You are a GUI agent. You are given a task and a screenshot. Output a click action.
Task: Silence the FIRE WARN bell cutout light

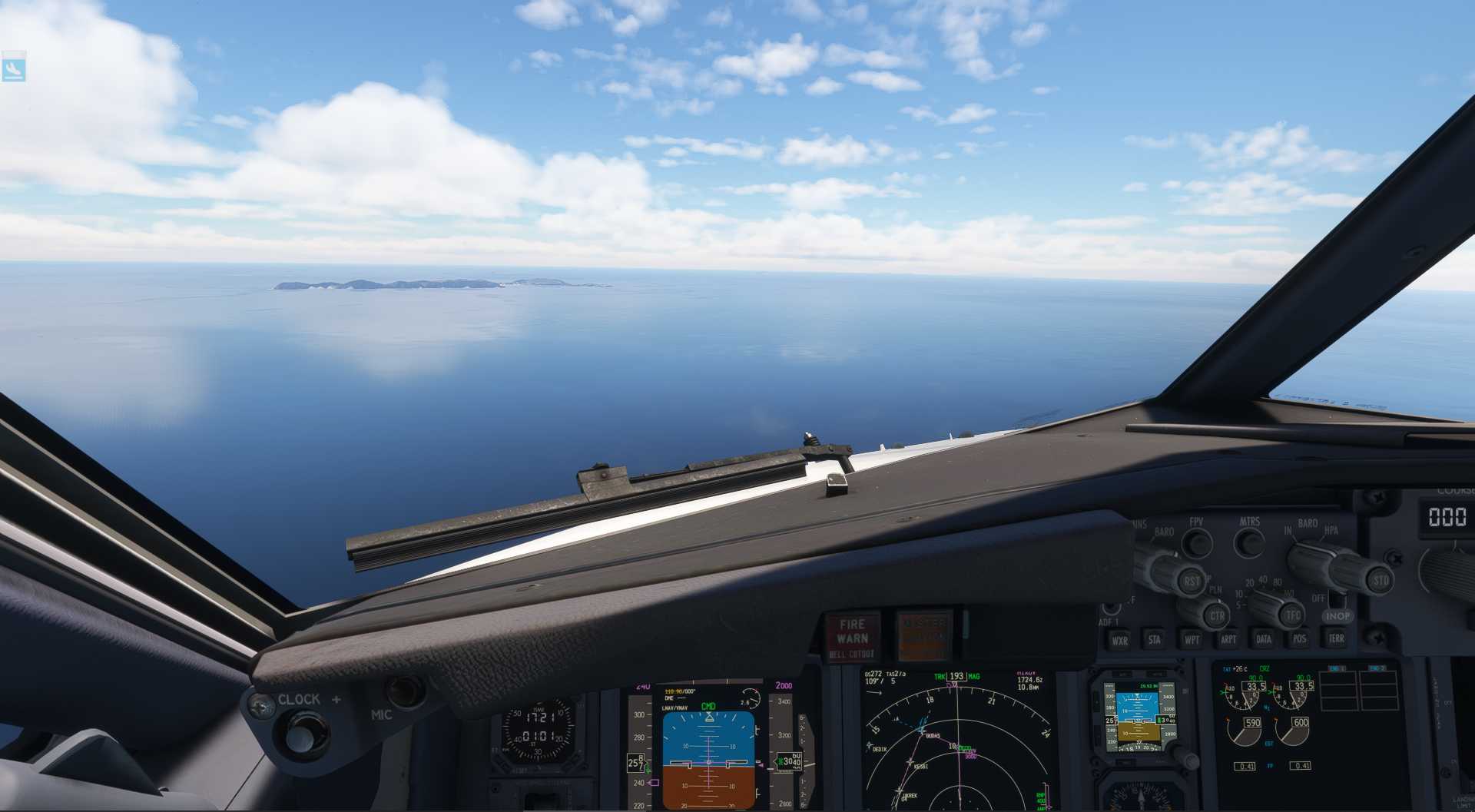point(852,637)
